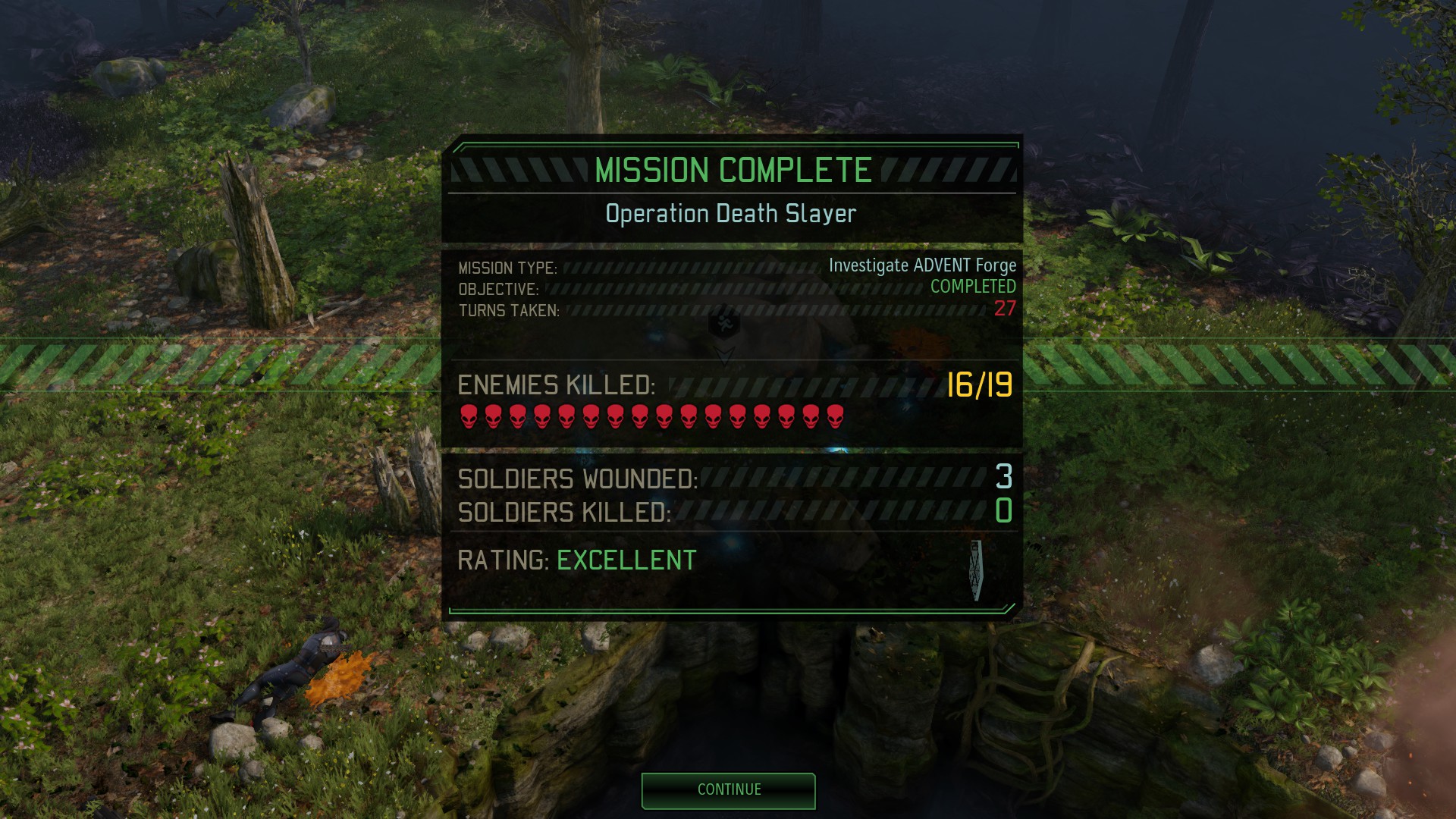The image size is (1456, 819).
Task: Expand the downward chevron under the badge
Action: click(x=726, y=354)
